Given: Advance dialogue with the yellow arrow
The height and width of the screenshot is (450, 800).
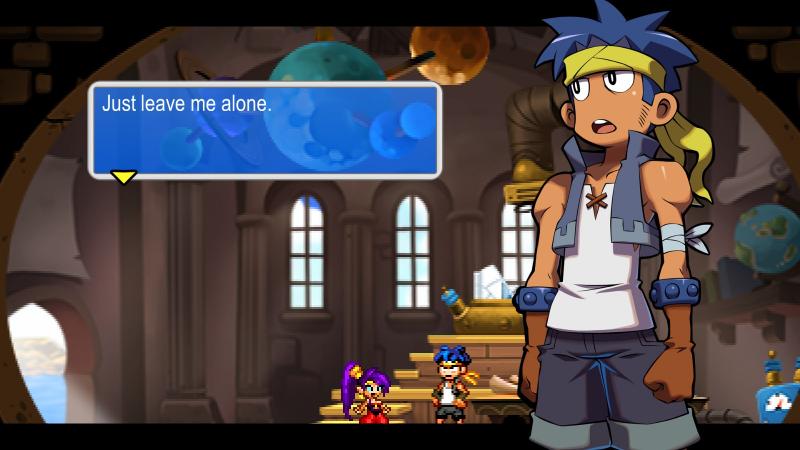Looking at the screenshot, I should 123,177.
